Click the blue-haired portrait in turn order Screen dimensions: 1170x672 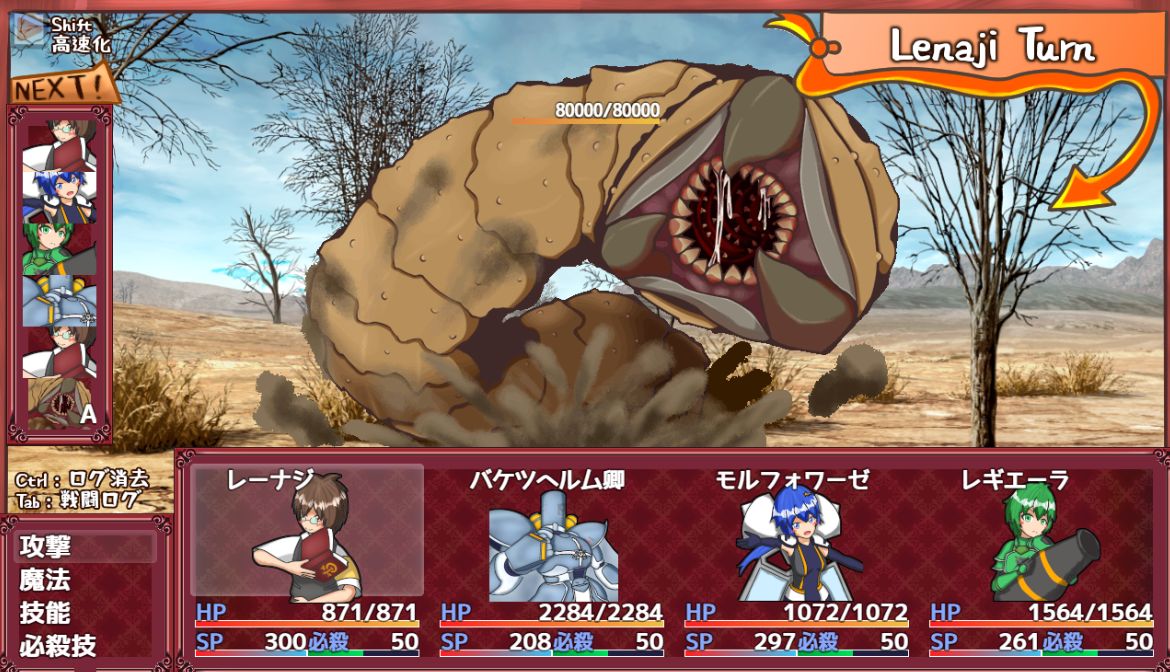click(x=61, y=196)
